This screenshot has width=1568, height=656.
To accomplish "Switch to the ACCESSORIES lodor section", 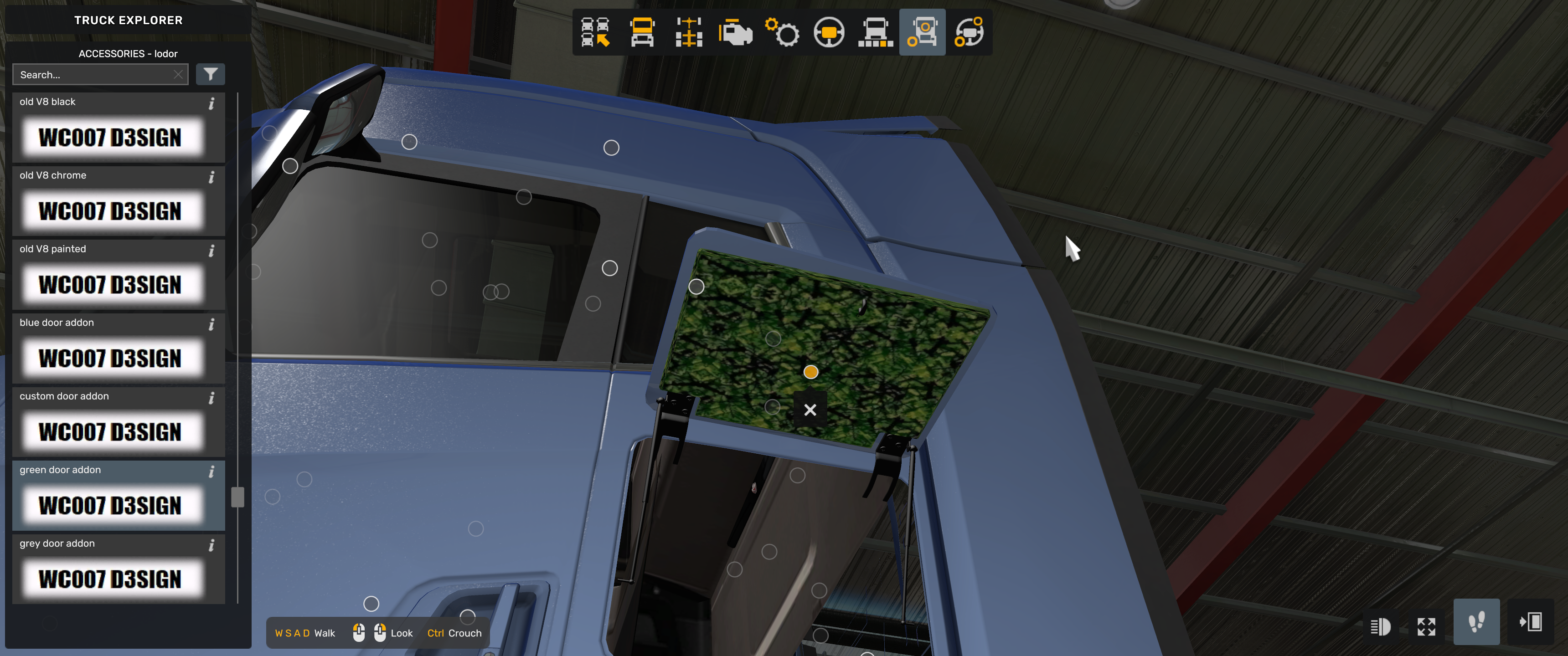I will coord(128,54).
